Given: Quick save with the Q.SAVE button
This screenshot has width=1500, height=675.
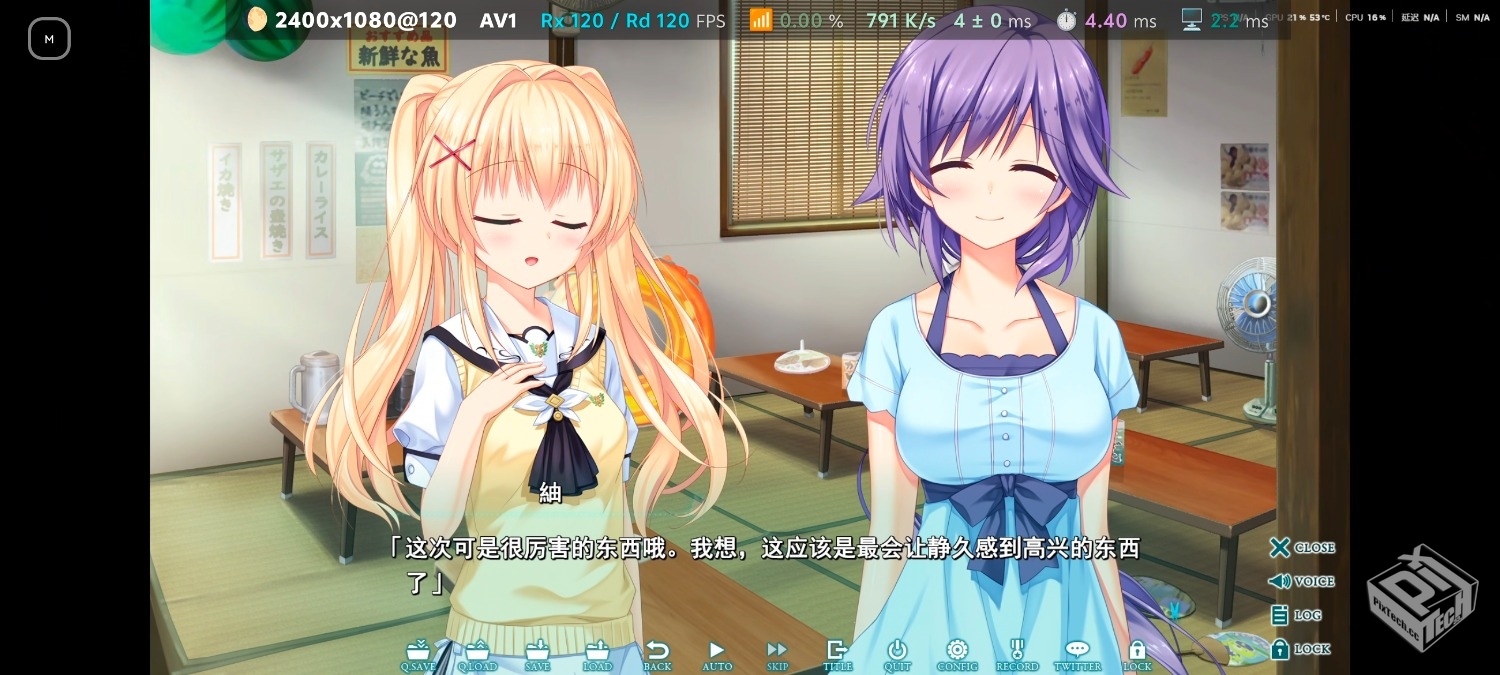Looking at the screenshot, I should (x=418, y=654).
